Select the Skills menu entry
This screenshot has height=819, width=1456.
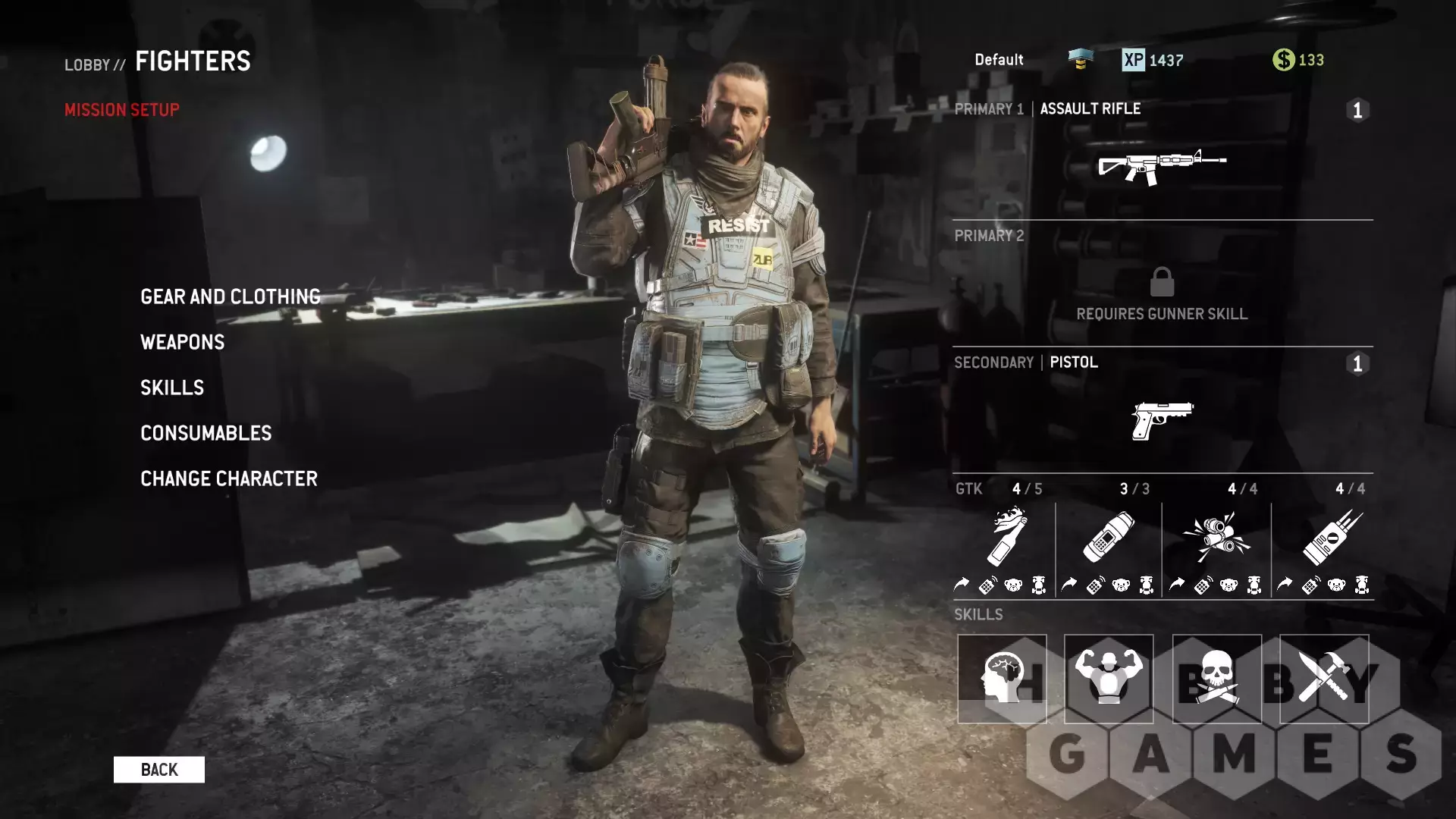(172, 388)
